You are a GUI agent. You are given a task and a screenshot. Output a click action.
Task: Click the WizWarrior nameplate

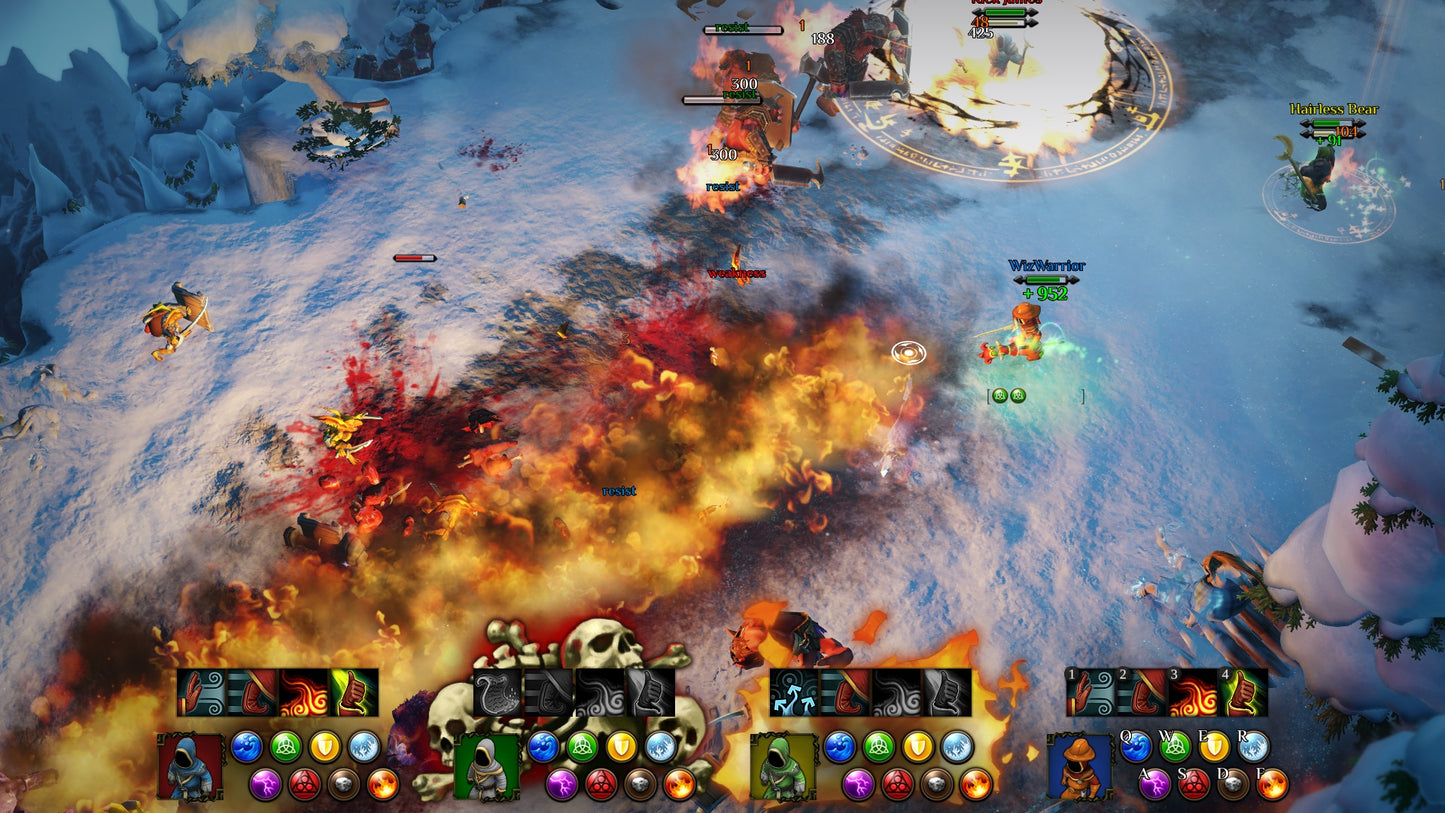[1047, 267]
